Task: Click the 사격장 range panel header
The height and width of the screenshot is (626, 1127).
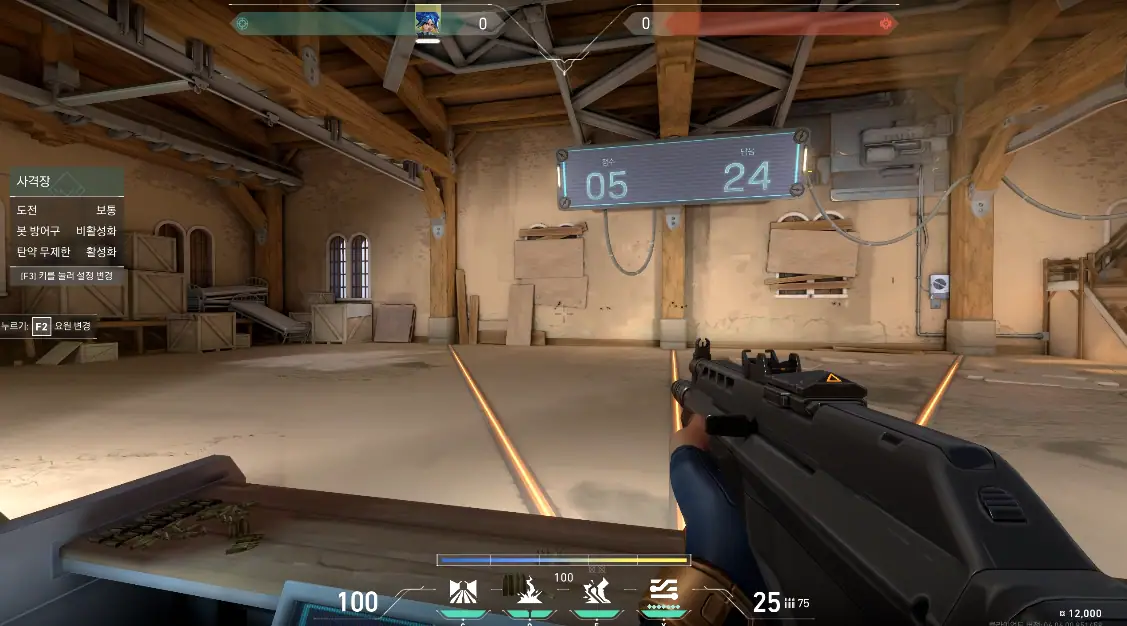Action: pyautogui.click(x=66, y=182)
